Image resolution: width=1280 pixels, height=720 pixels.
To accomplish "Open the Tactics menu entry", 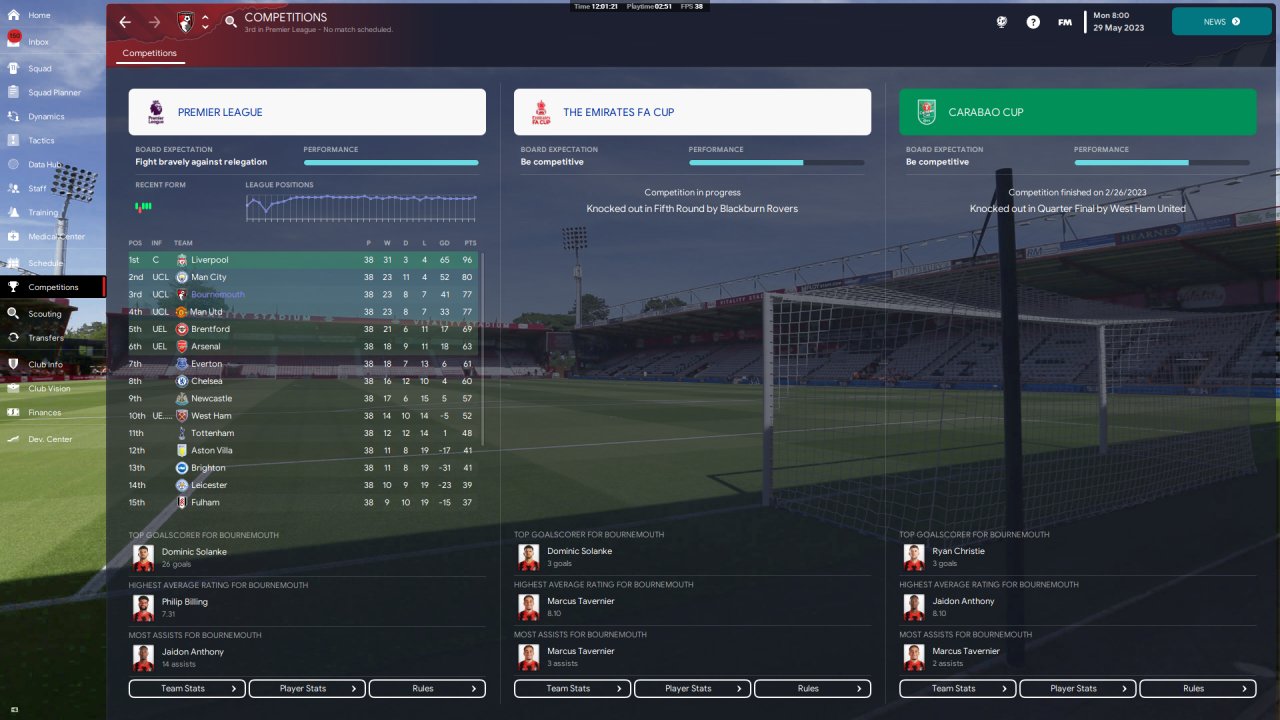I will coord(41,141).
